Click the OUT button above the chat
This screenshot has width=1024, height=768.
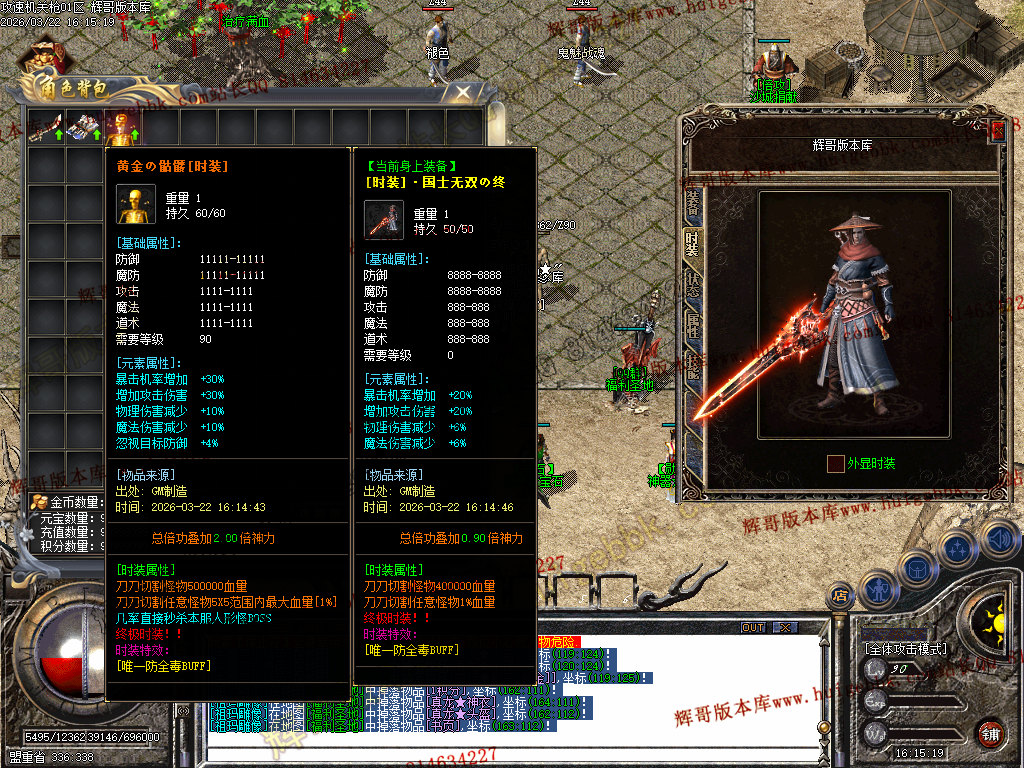752,628
